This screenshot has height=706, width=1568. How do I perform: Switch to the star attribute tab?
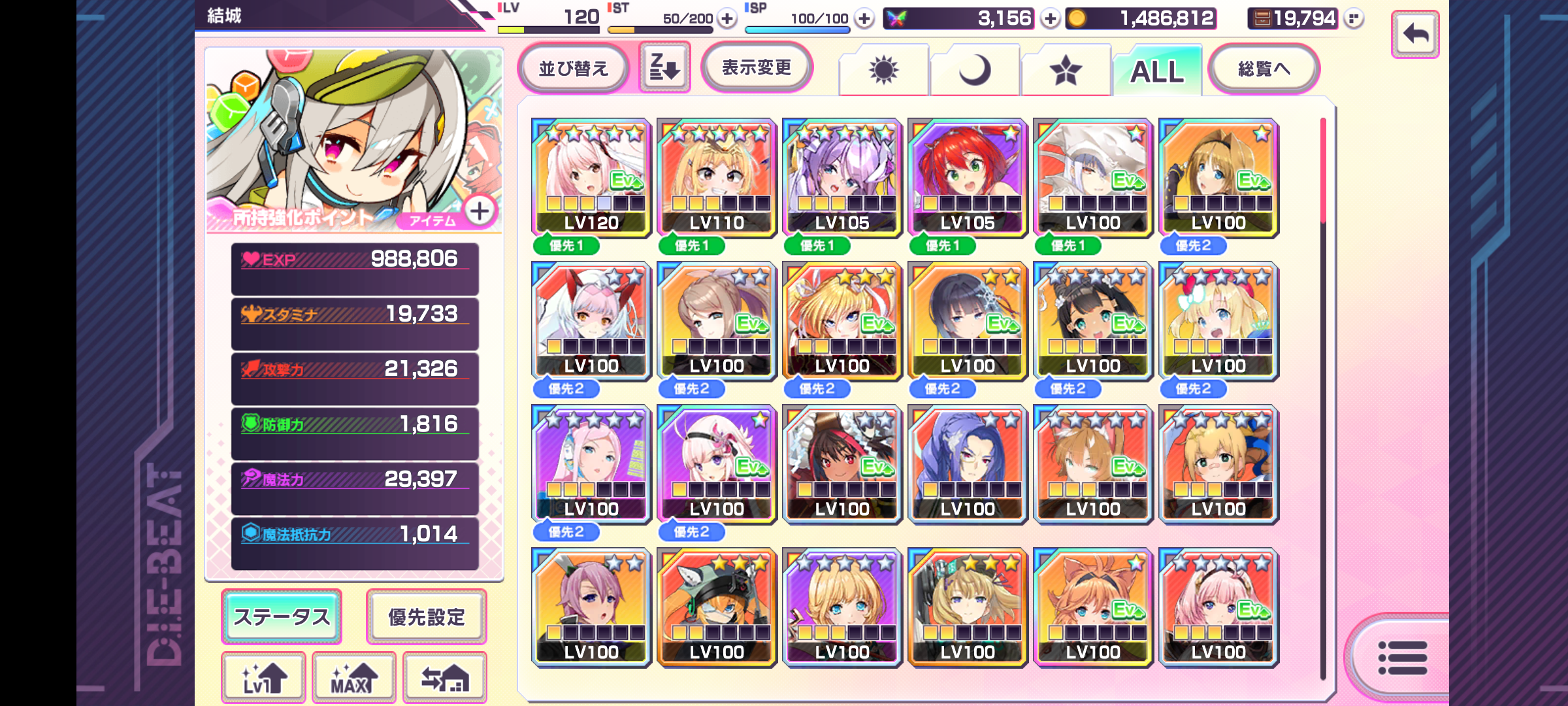[1066, 70]
